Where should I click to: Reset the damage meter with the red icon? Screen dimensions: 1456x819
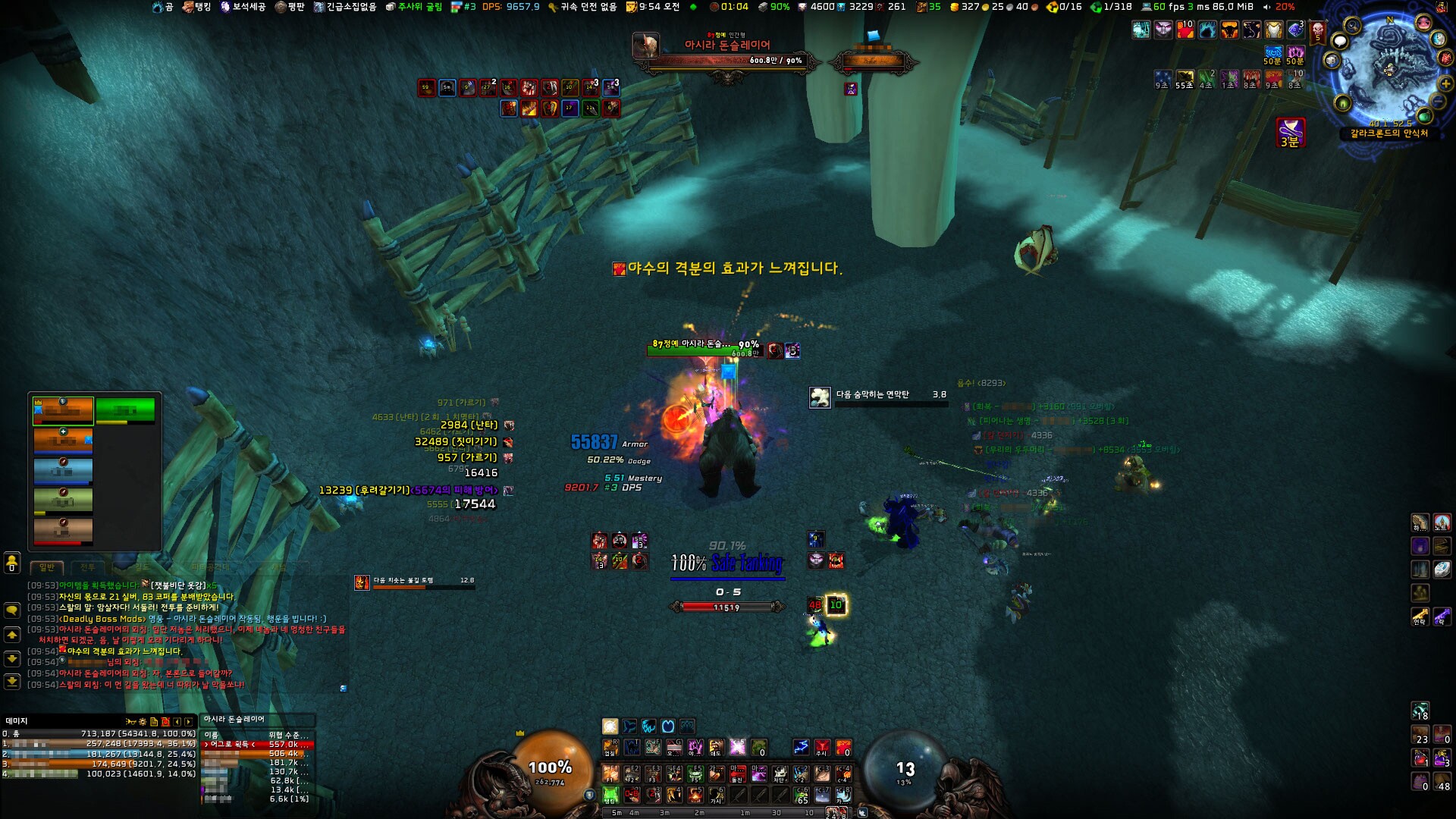coord(165,722)
